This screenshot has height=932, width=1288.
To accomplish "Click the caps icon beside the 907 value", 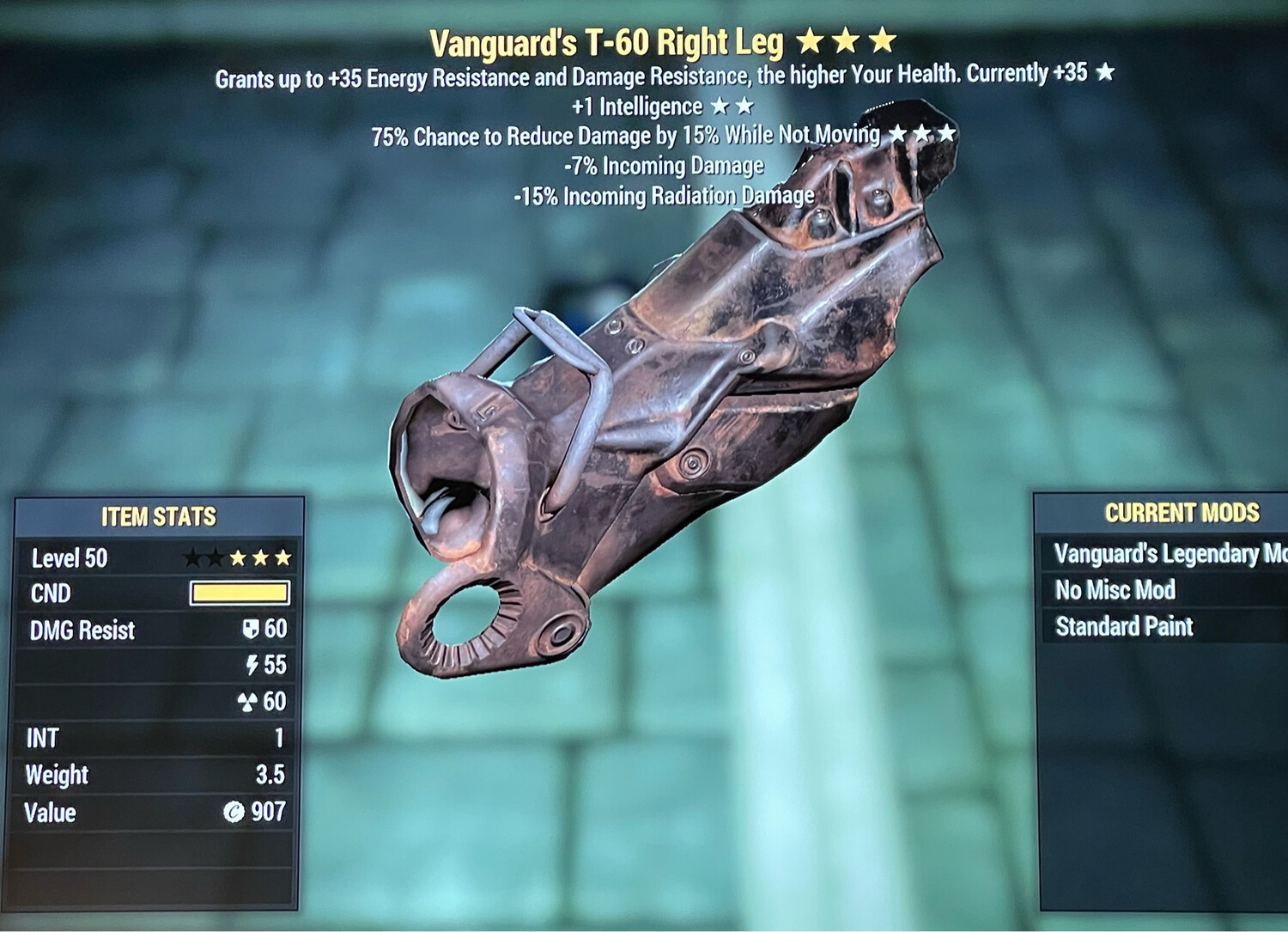I will pyautogui.click(x=234, y=812).
